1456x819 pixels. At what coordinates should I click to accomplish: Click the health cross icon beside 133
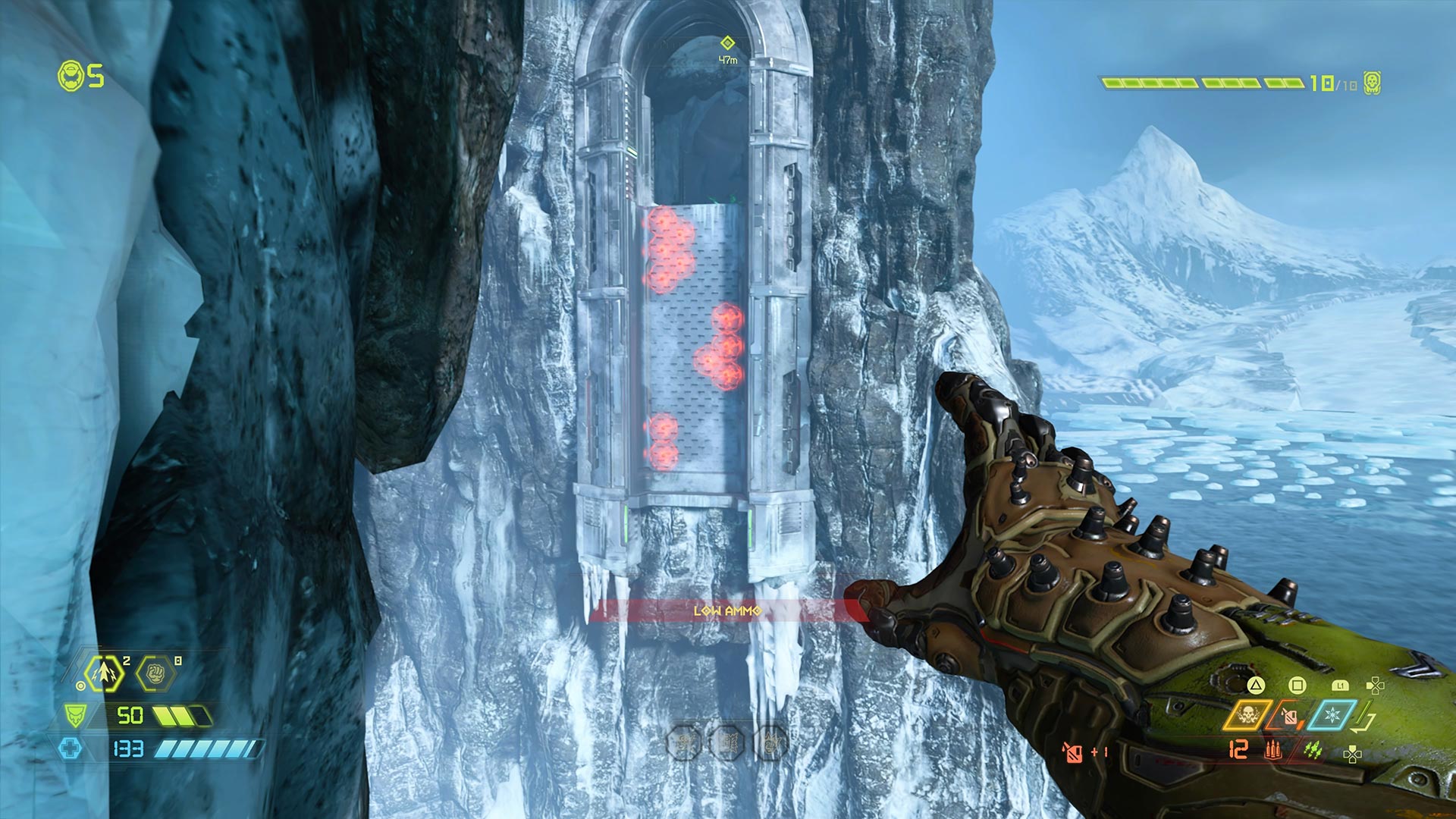(71, 748)
